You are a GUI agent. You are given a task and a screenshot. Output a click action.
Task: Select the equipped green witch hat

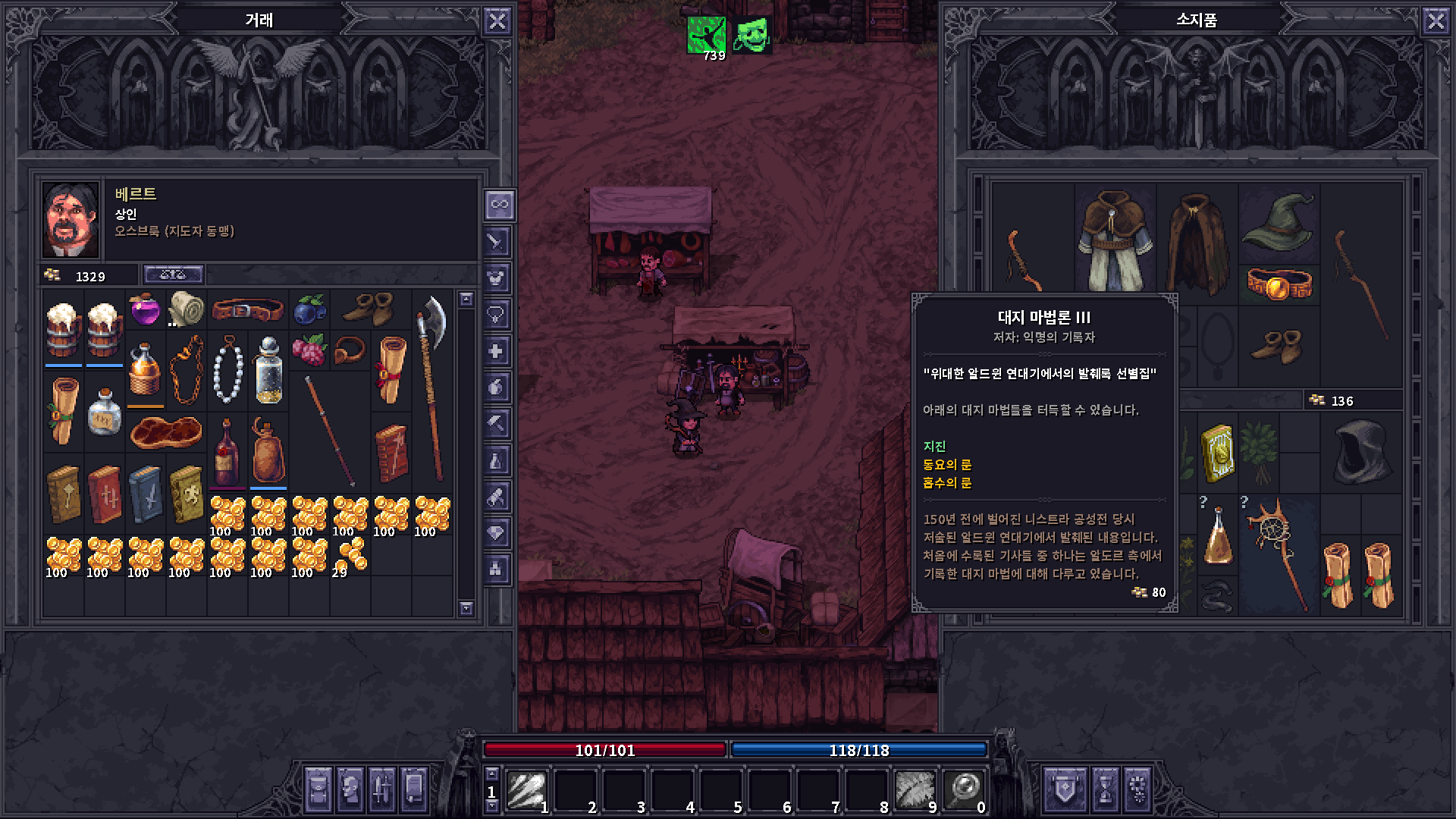[1279, 220]
